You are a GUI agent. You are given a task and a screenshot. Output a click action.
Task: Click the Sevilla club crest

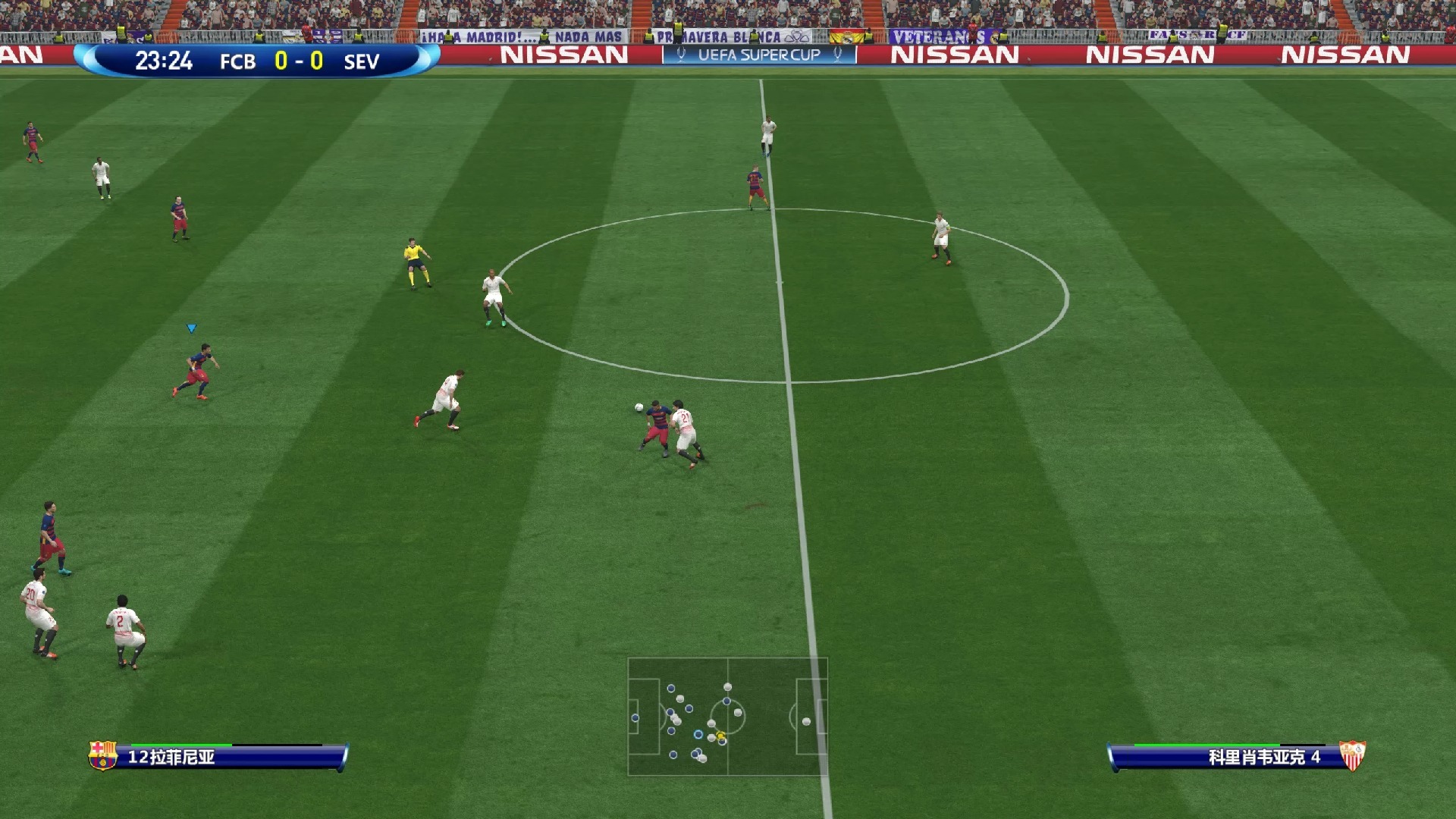click(x=1352, y=755)
